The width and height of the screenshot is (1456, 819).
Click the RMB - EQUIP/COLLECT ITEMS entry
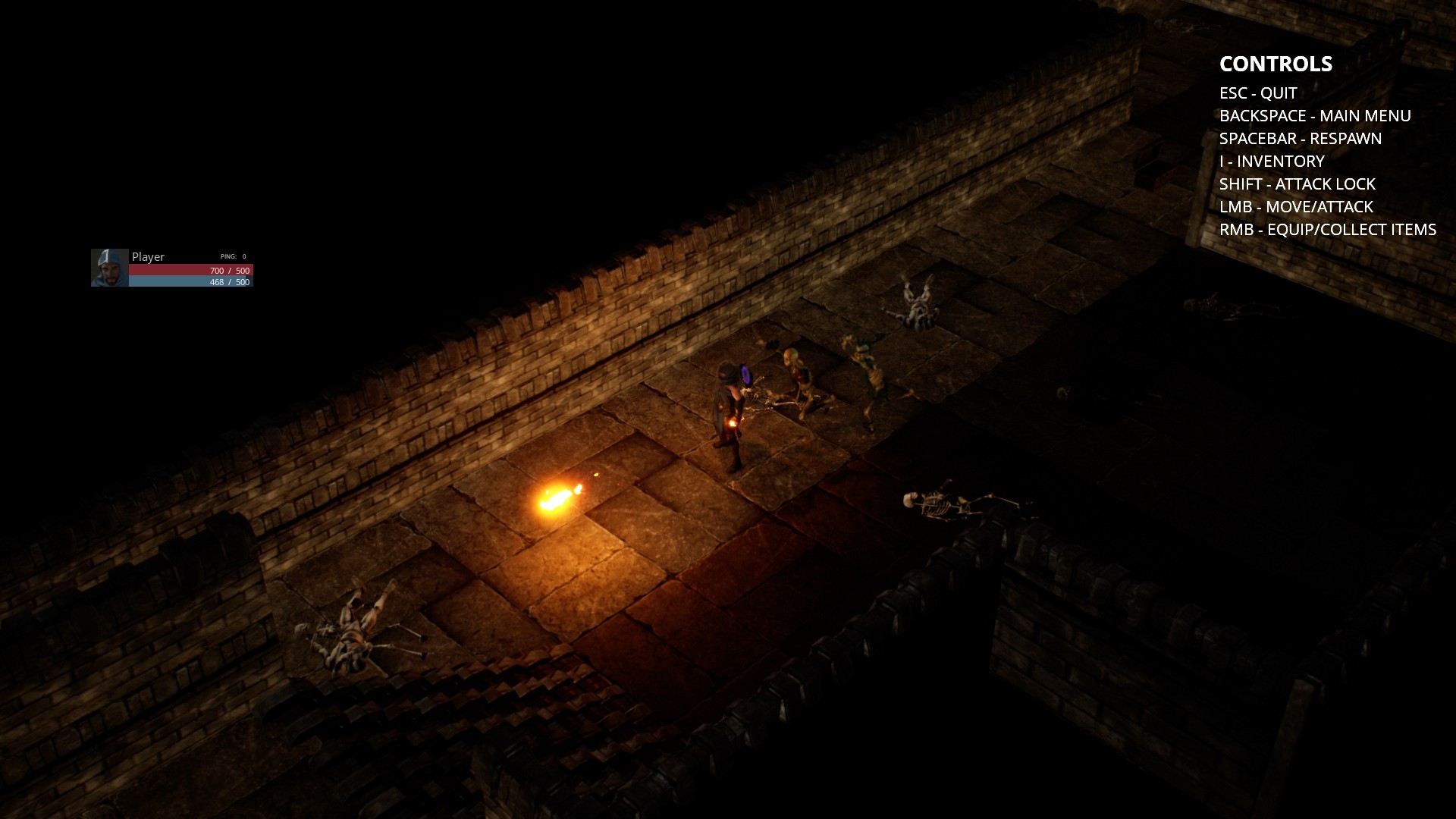click(x=1328, y=229)
